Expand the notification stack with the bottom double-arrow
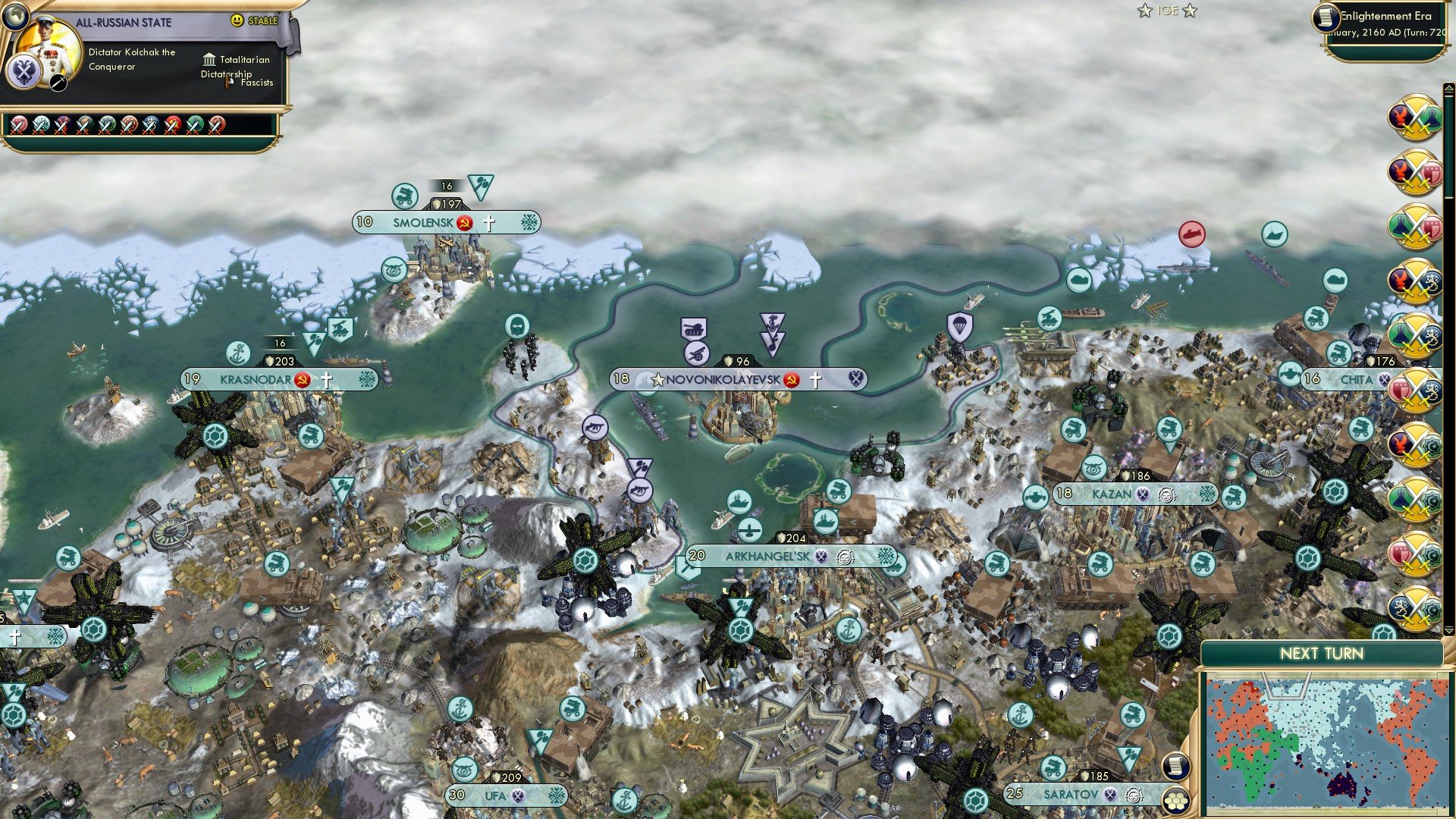Image resolution: width=1456 pixels, height=819 pixels. 1448,631
